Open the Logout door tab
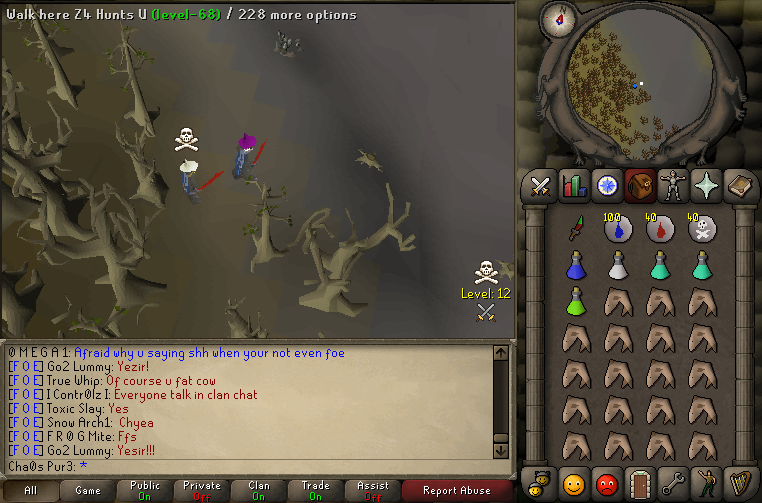762x503 pixels. 639,483
